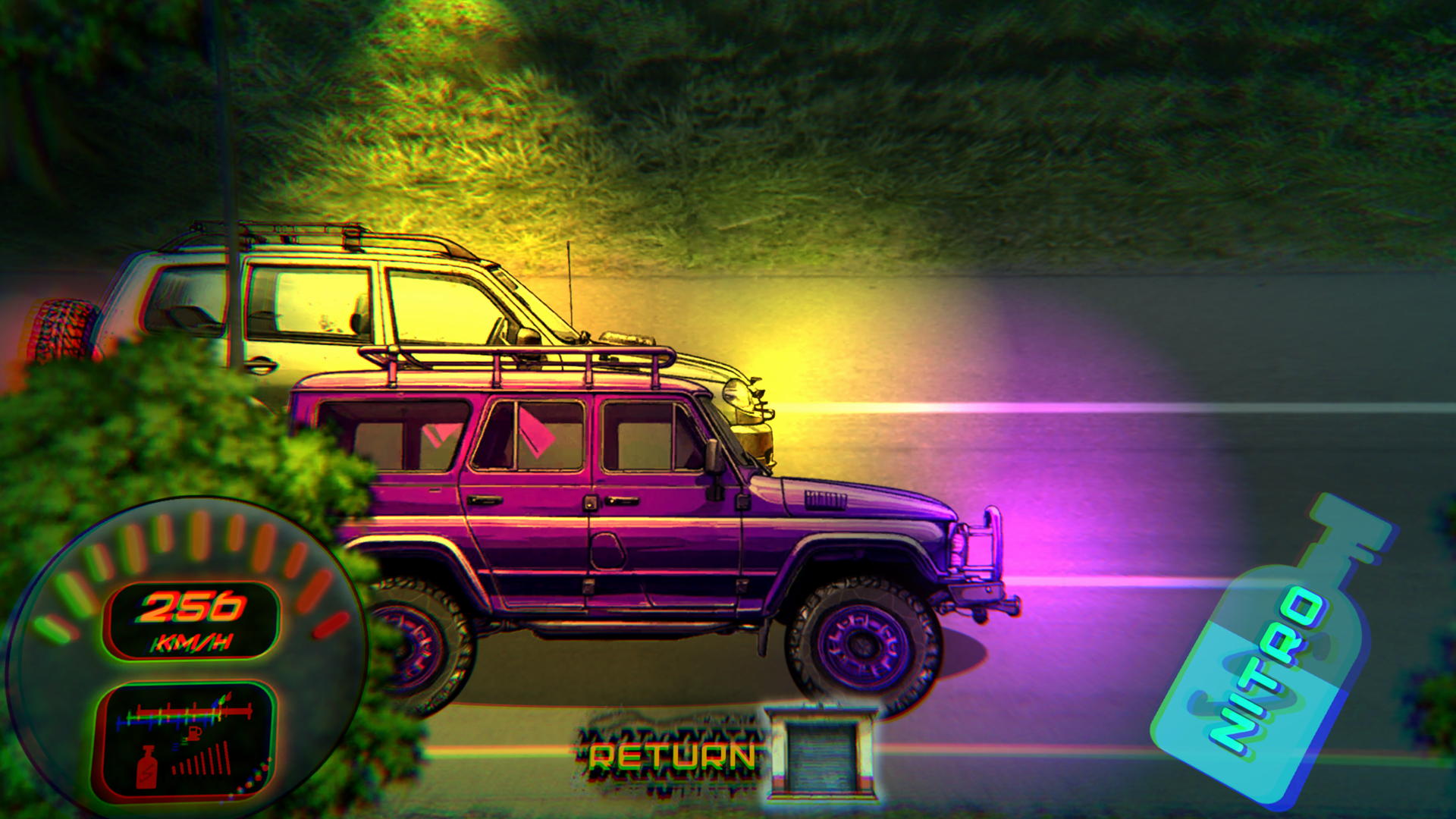Click the fuel pump icon inside the speedometer panel
Image resolution: width=1456 pixels, height=819 pixels.
[193, 733]
